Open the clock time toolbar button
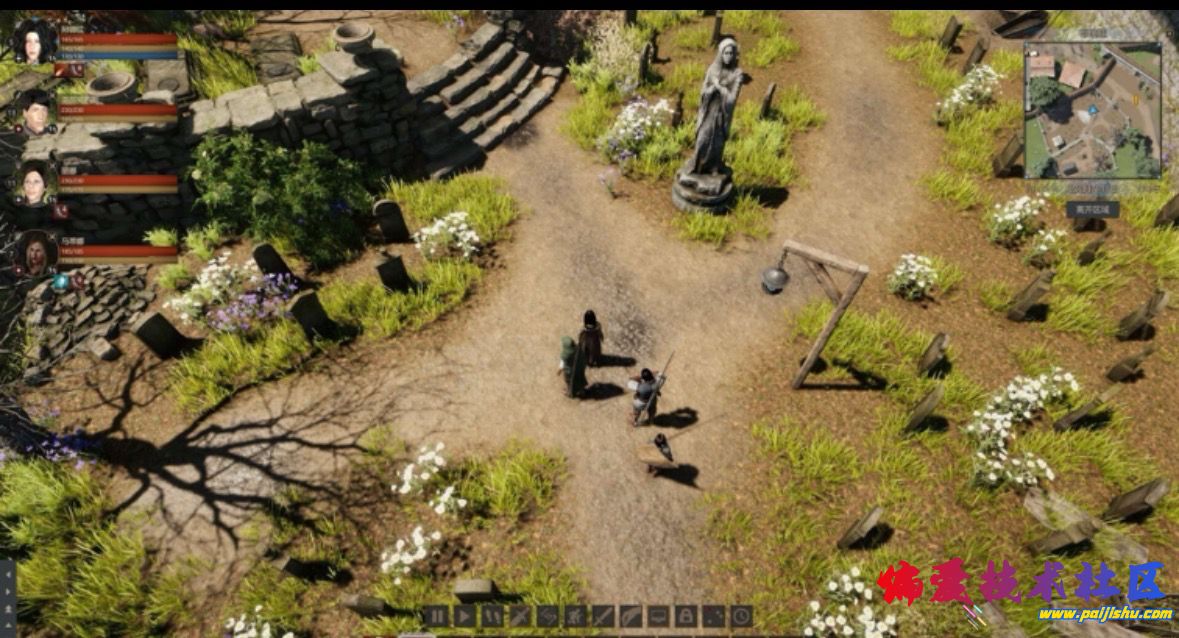Image resolution: width=1179 pixels, height=638 pixels. pos(740,616)
